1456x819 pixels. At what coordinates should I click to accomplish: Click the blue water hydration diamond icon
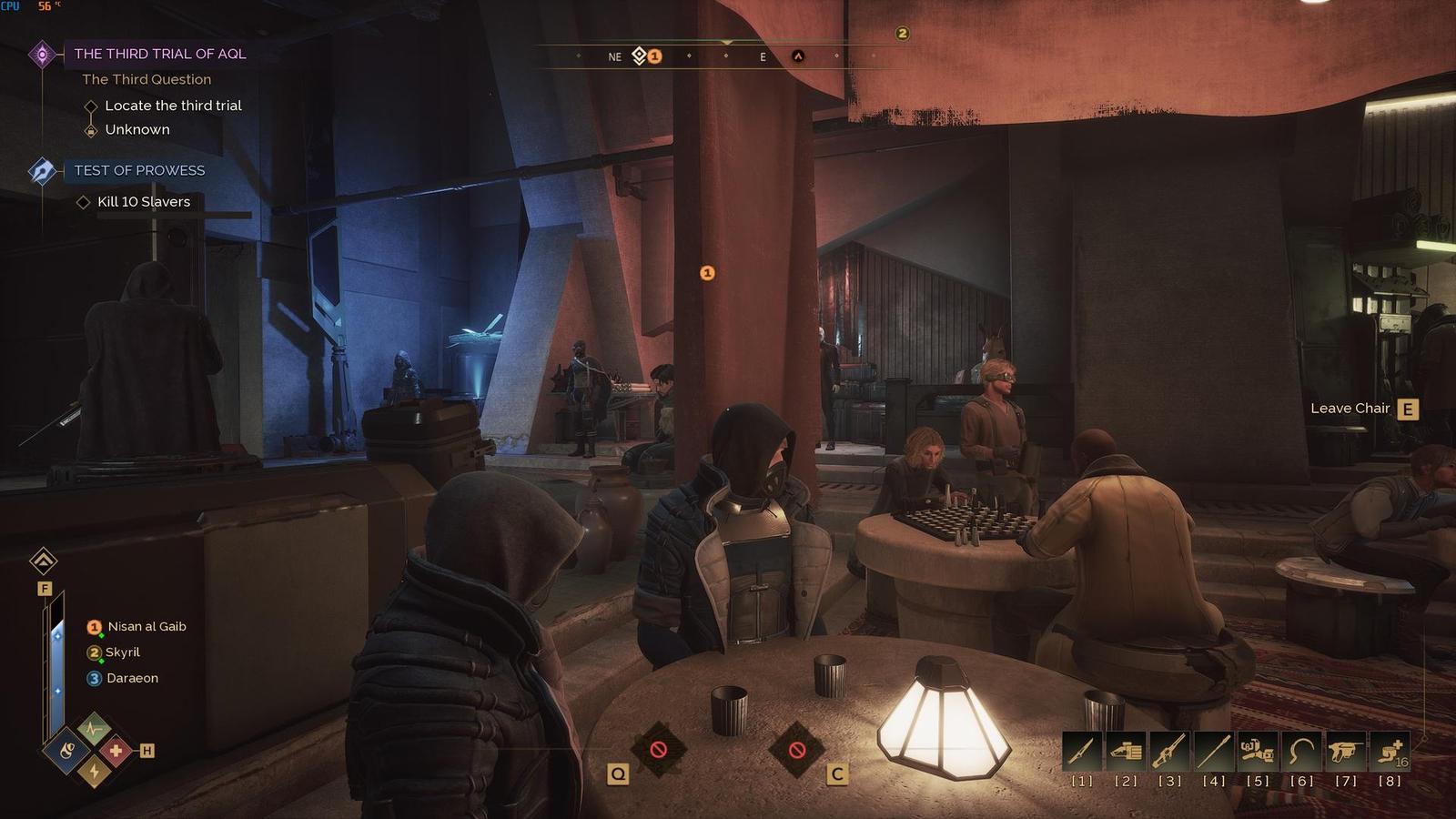[68, 751]
